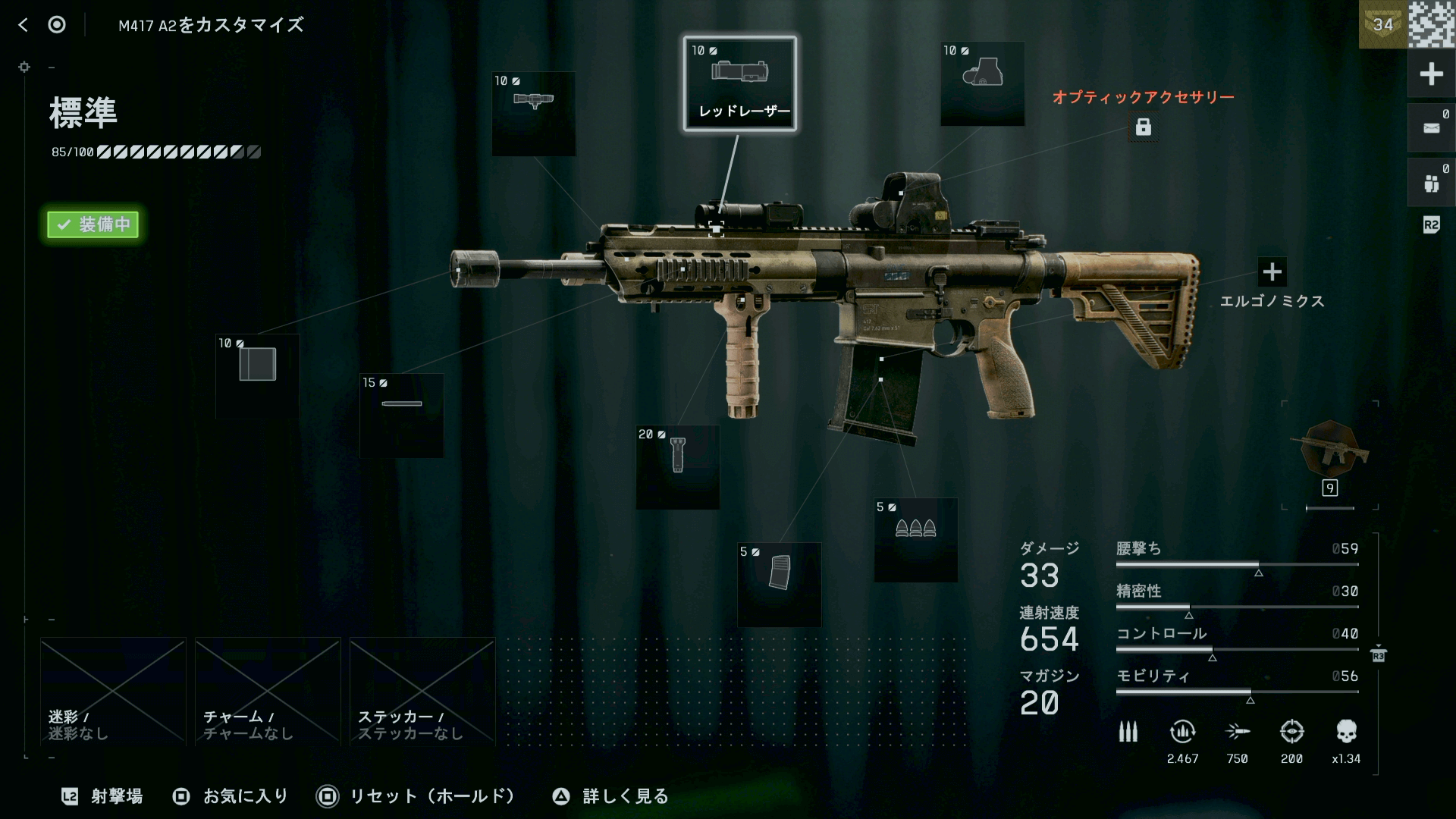Click the plus button in top-right corner
This screenshot has height=819, width=1456.
tap(1431, 74)
